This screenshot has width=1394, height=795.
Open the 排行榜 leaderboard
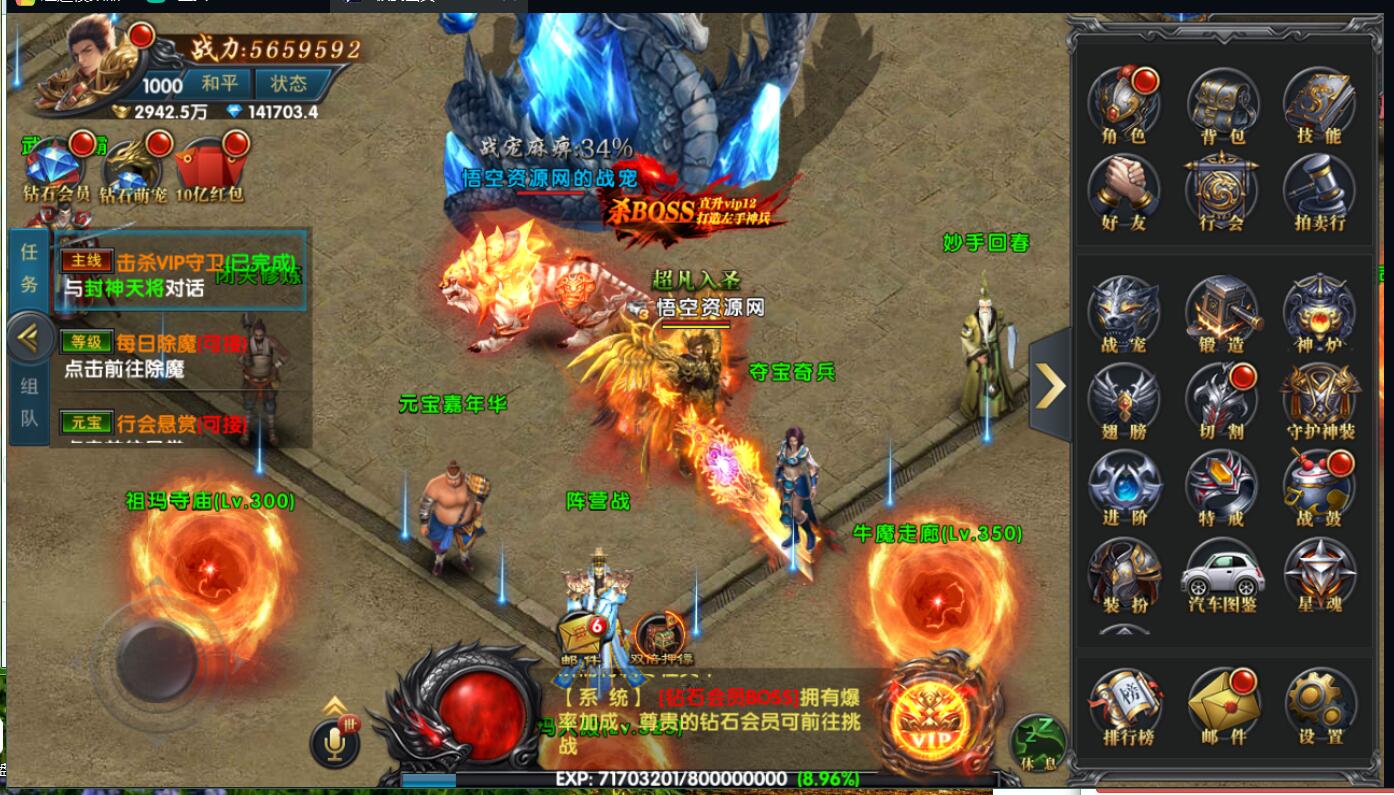(1124, 704)
